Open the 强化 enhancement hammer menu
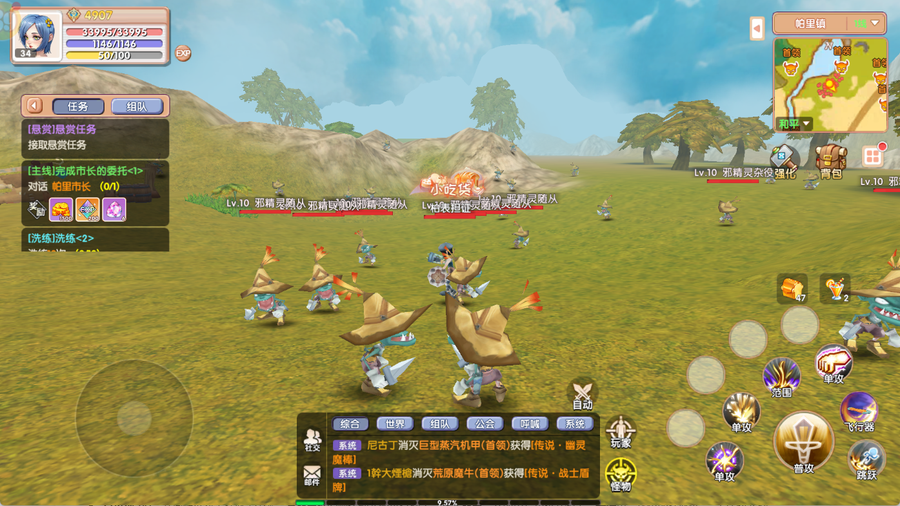The height and width of the screenshot is (506, 900). point(786,160)
